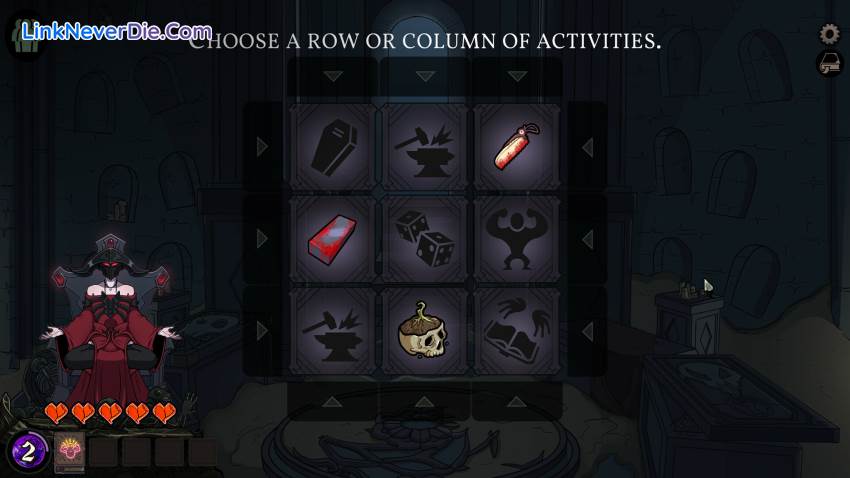850x478 pixels.
Task: Choose the bloody brick activity tile
Action: (333, 239)
